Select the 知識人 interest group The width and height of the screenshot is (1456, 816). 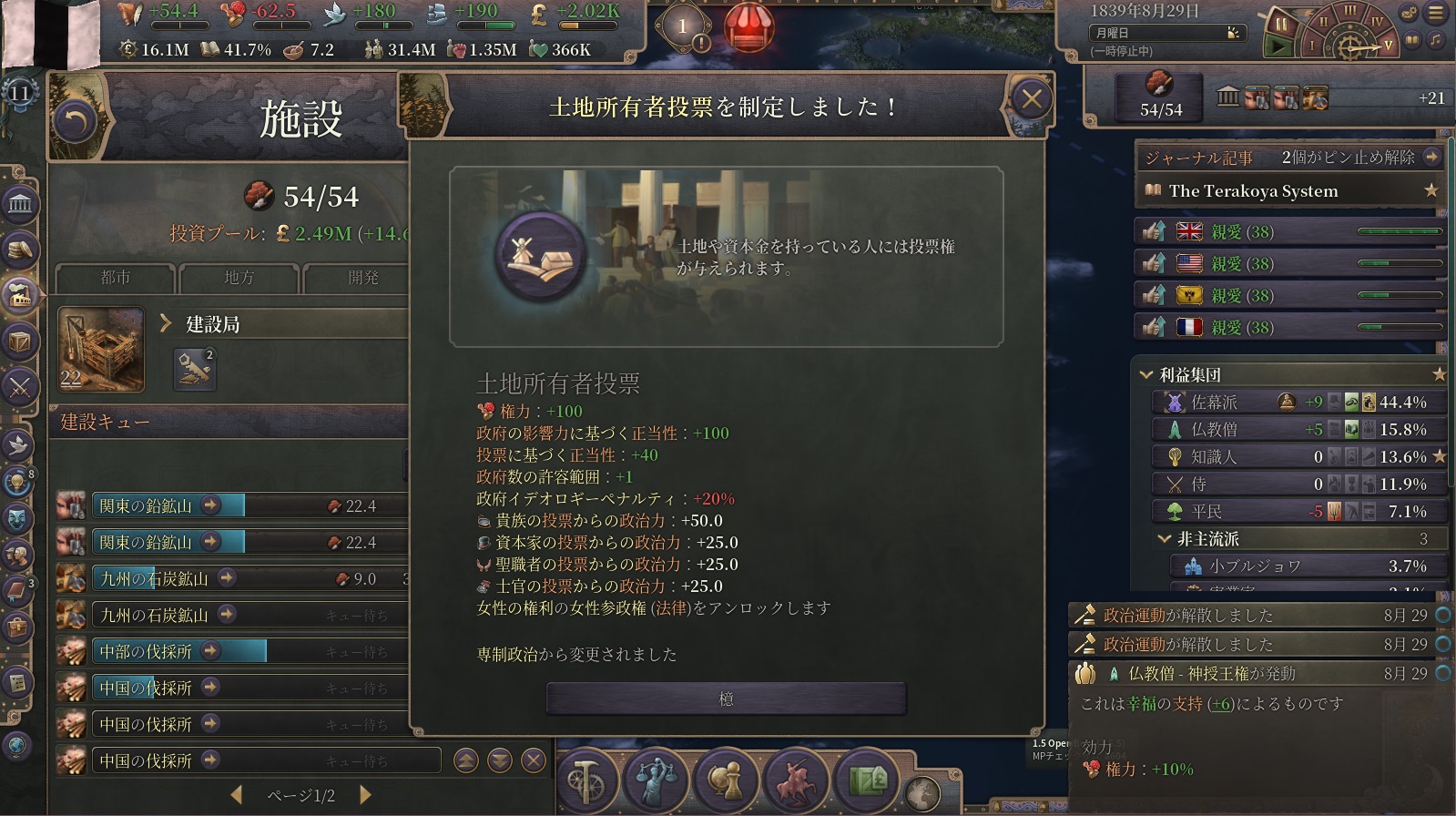1214,456
